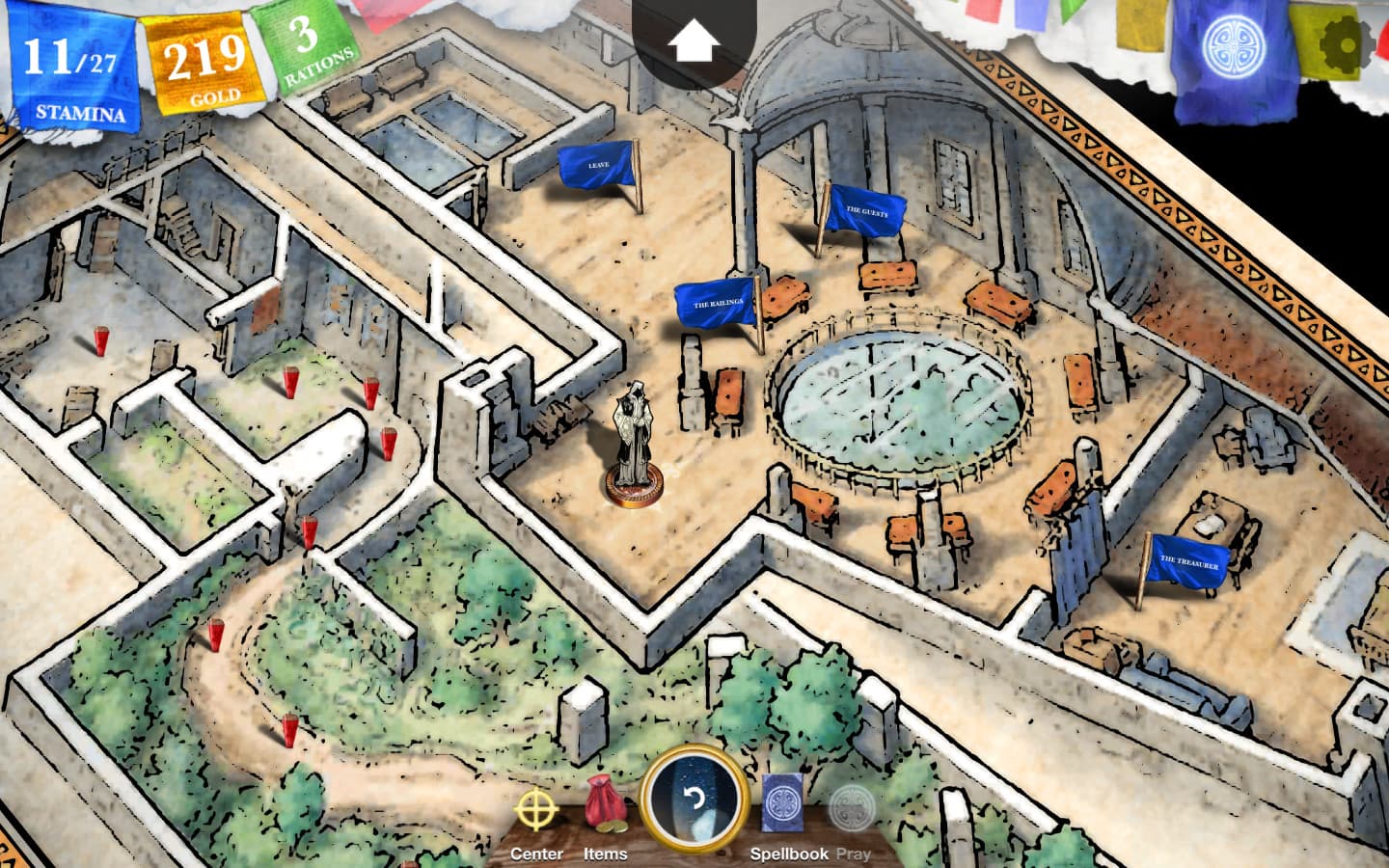The image size is (1389, 868).
Task: Select the LEAVE flag
Action: coord(598,164)
